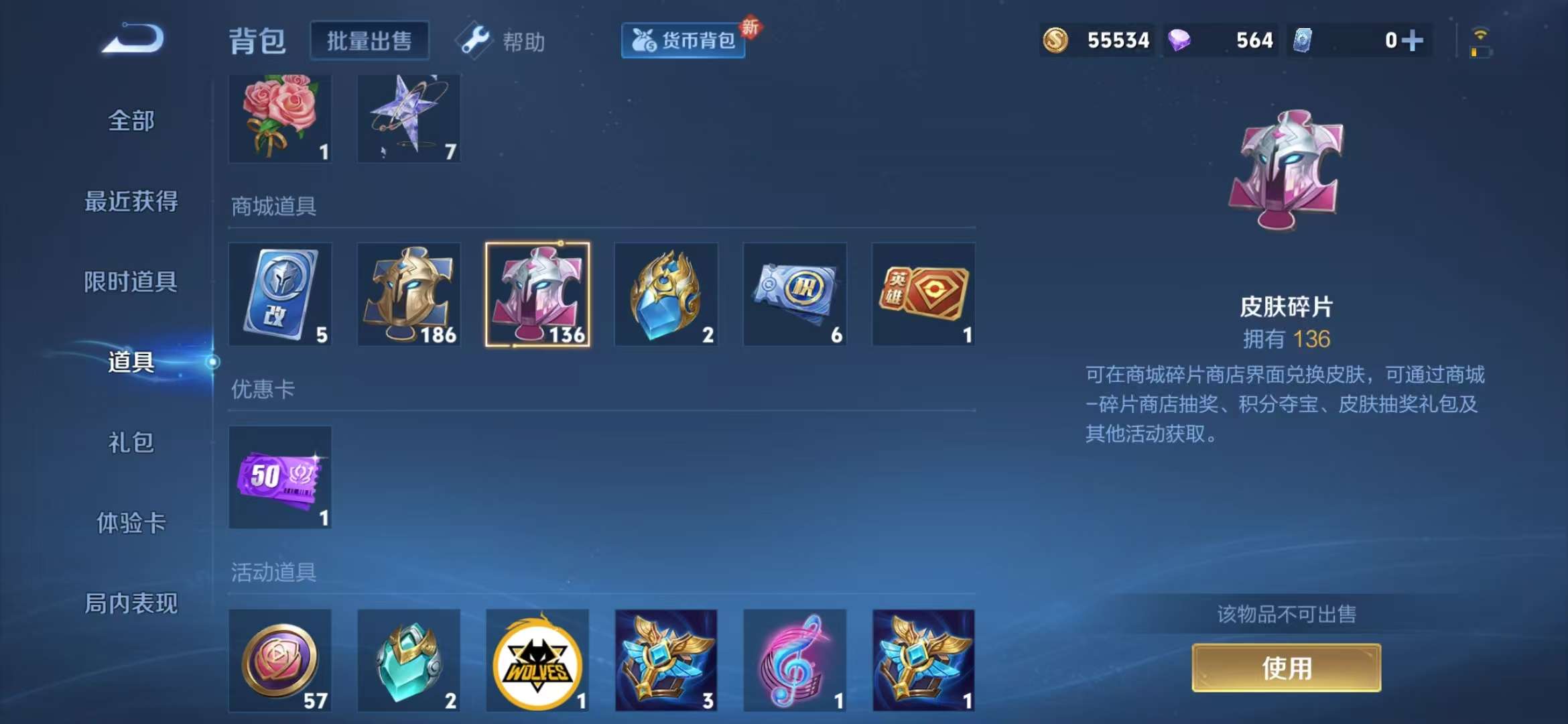Select the rename card item
This screenshot has height=724, width=1568.
pos(279,294)
